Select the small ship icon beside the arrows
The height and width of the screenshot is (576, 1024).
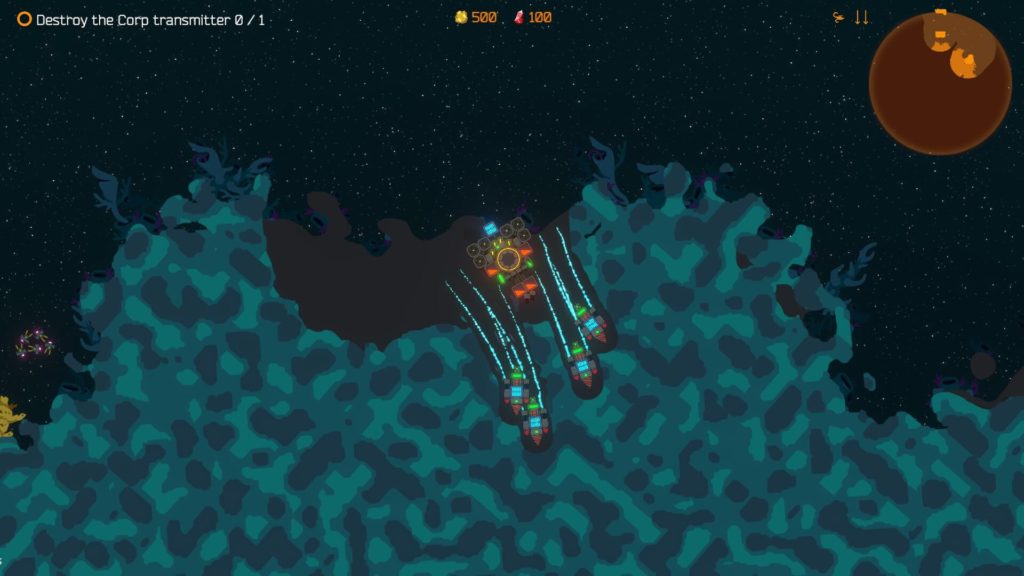(x=838, y=17)
